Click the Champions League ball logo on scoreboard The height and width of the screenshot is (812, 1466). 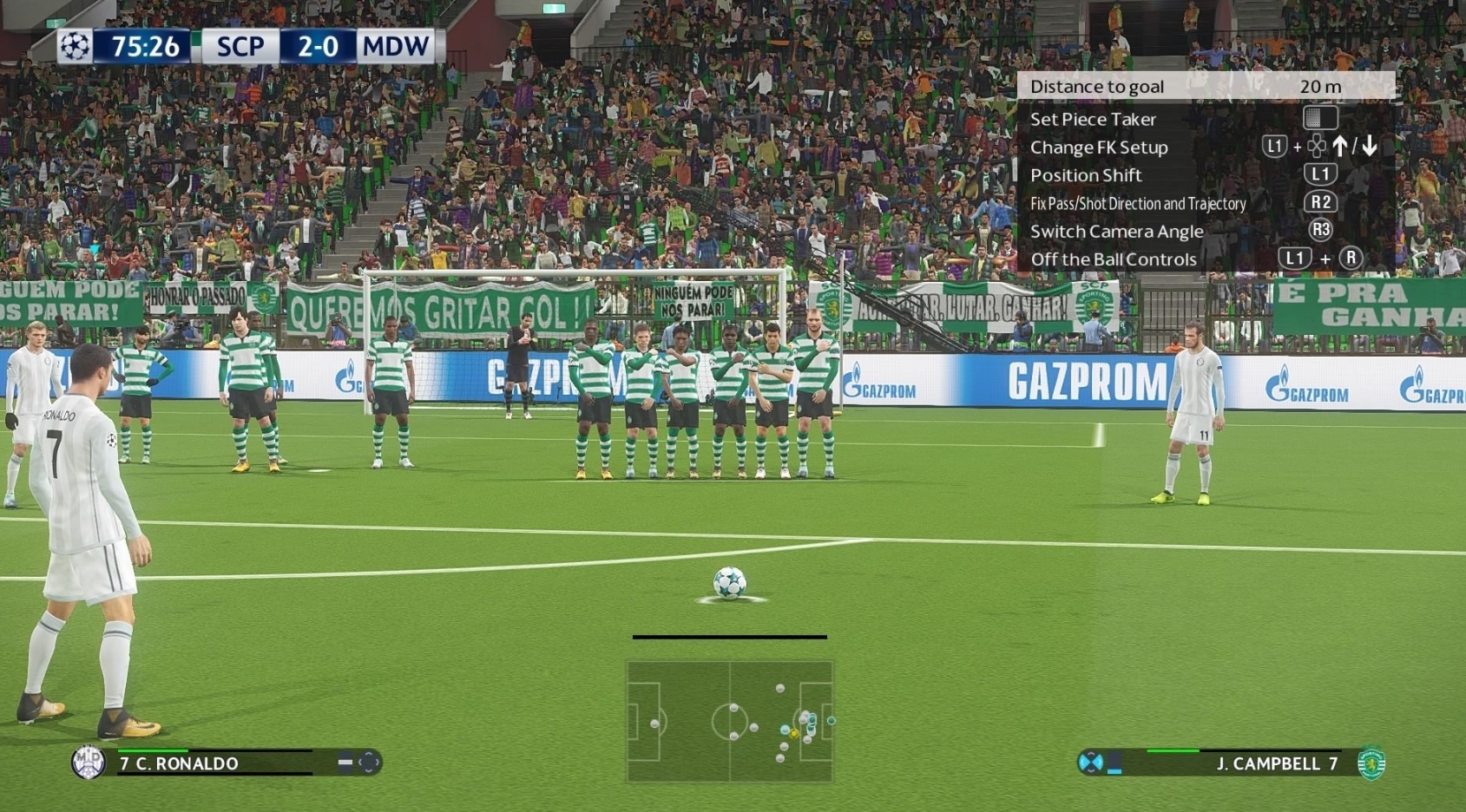(75, 46)
